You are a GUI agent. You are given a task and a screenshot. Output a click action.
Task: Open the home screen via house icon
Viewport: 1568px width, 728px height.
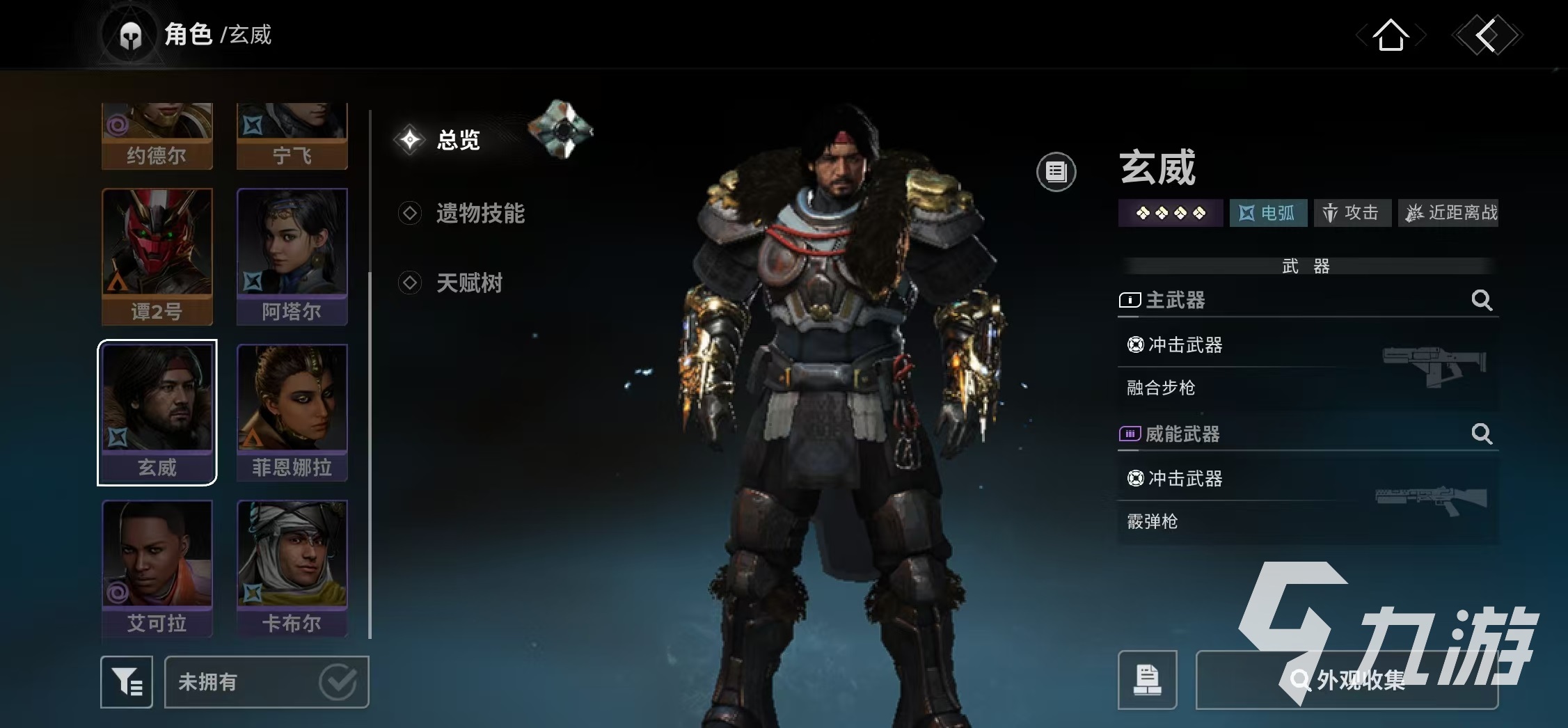point(1391,36)
